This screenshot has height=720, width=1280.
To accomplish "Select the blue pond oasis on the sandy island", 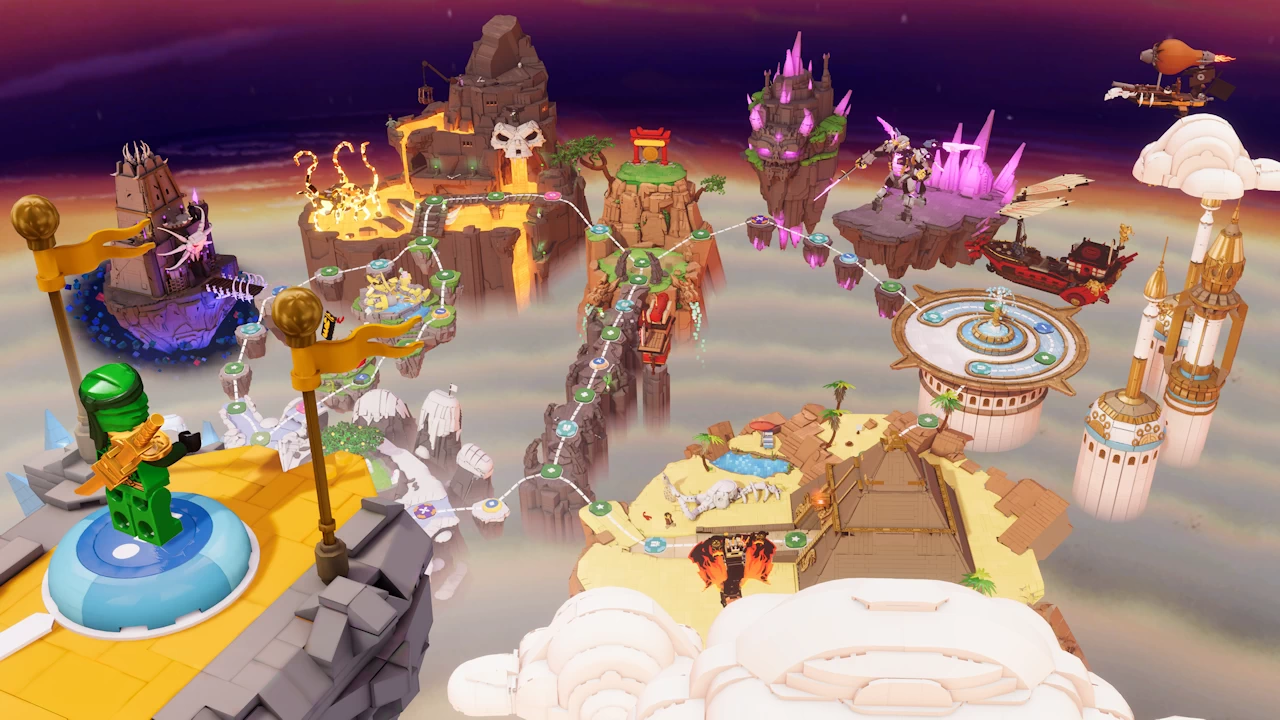I will tap(752, 462).
